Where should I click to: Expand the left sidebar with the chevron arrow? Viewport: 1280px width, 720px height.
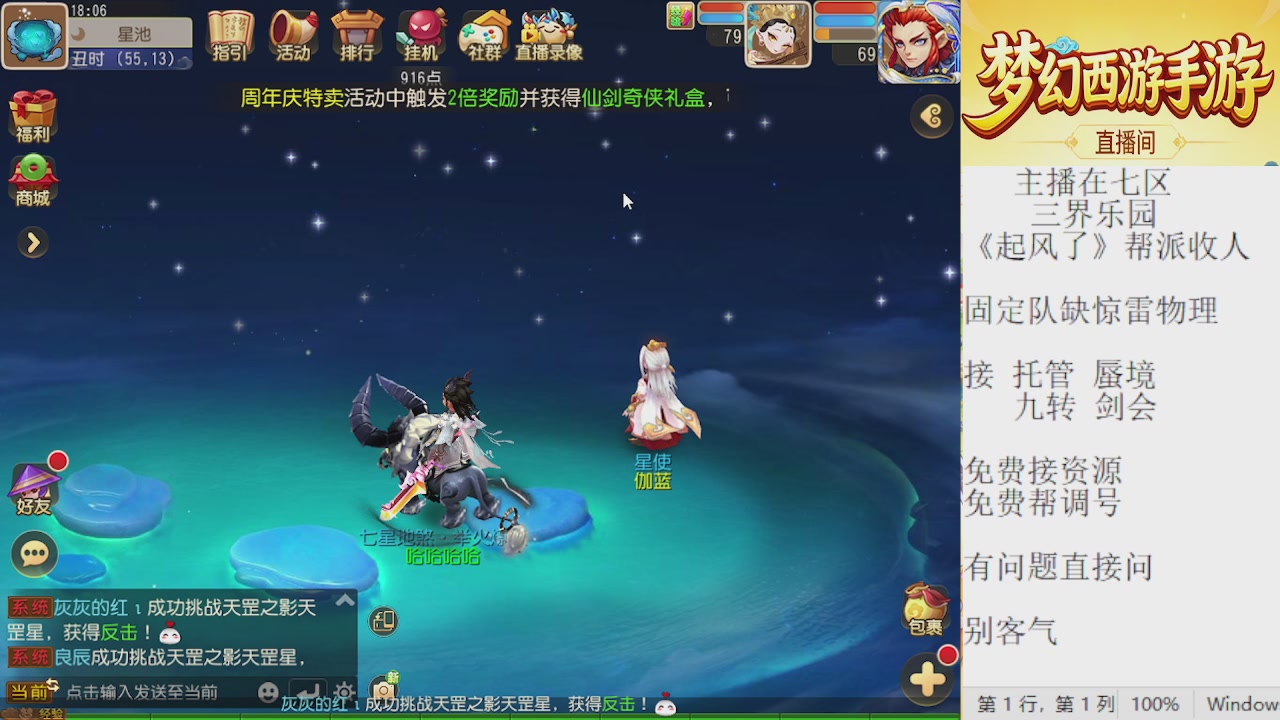pyautogui.click(x=33, y=242)
